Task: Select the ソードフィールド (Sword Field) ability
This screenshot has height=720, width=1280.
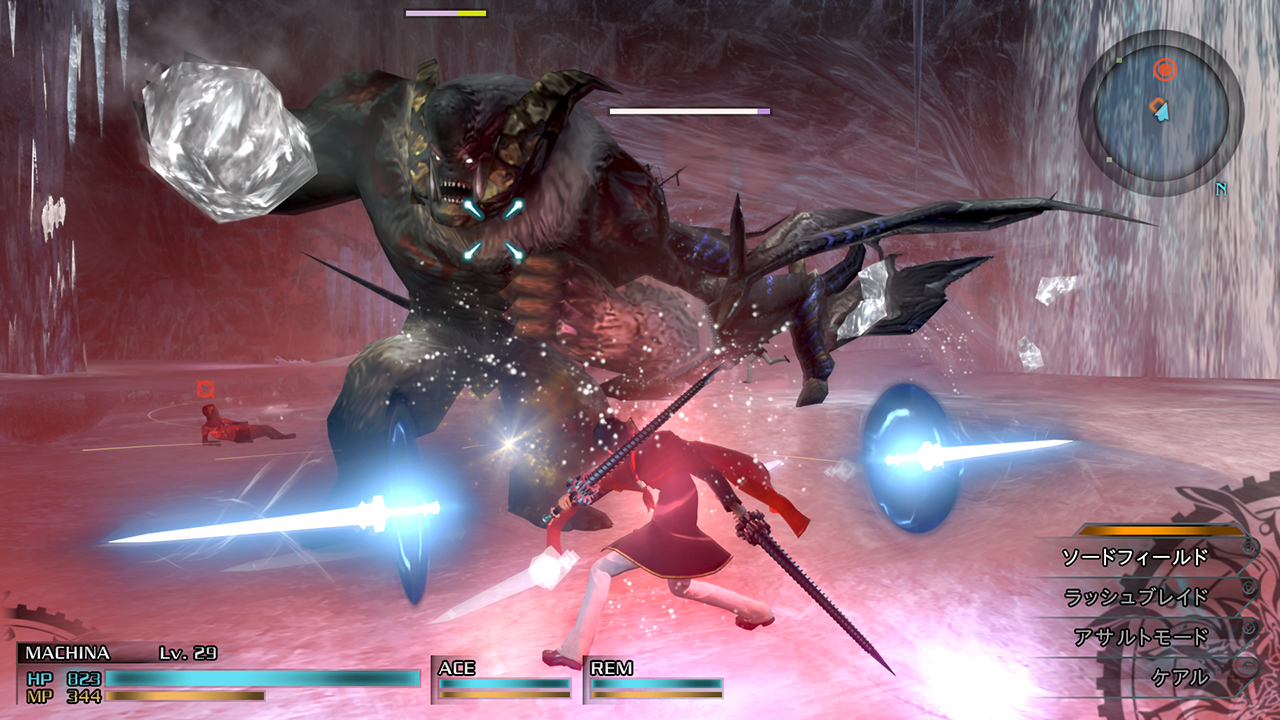Action: (1134, 556)
